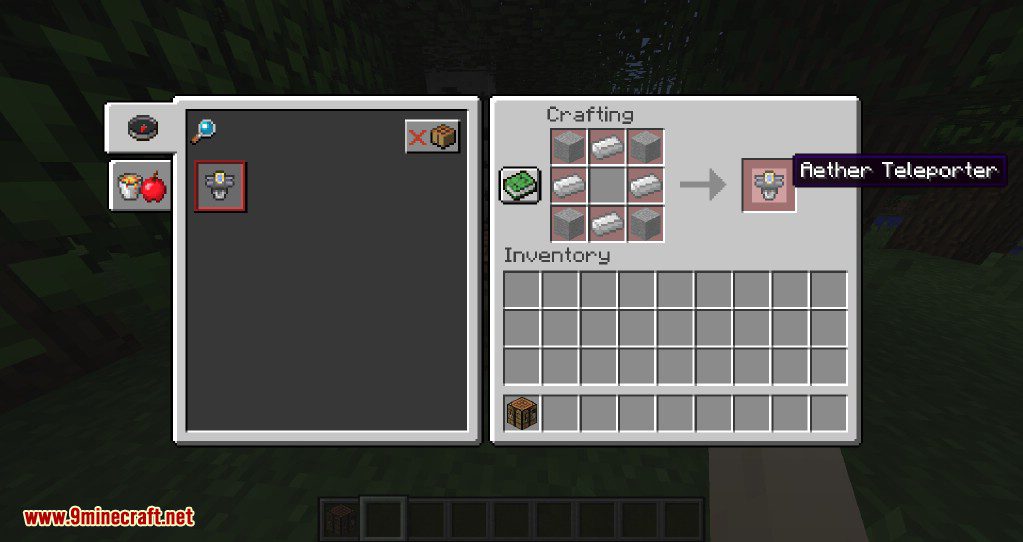Click the empty center crafting grid slot
This screenshot has height=542, width=1023.
coord(607,185)
